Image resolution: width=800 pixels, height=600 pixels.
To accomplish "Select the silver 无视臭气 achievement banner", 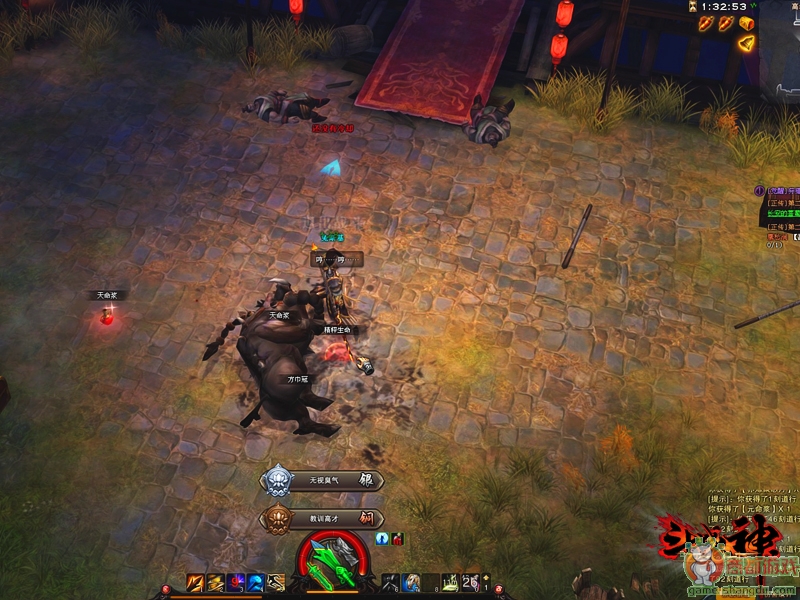I will tap(322, 481).
